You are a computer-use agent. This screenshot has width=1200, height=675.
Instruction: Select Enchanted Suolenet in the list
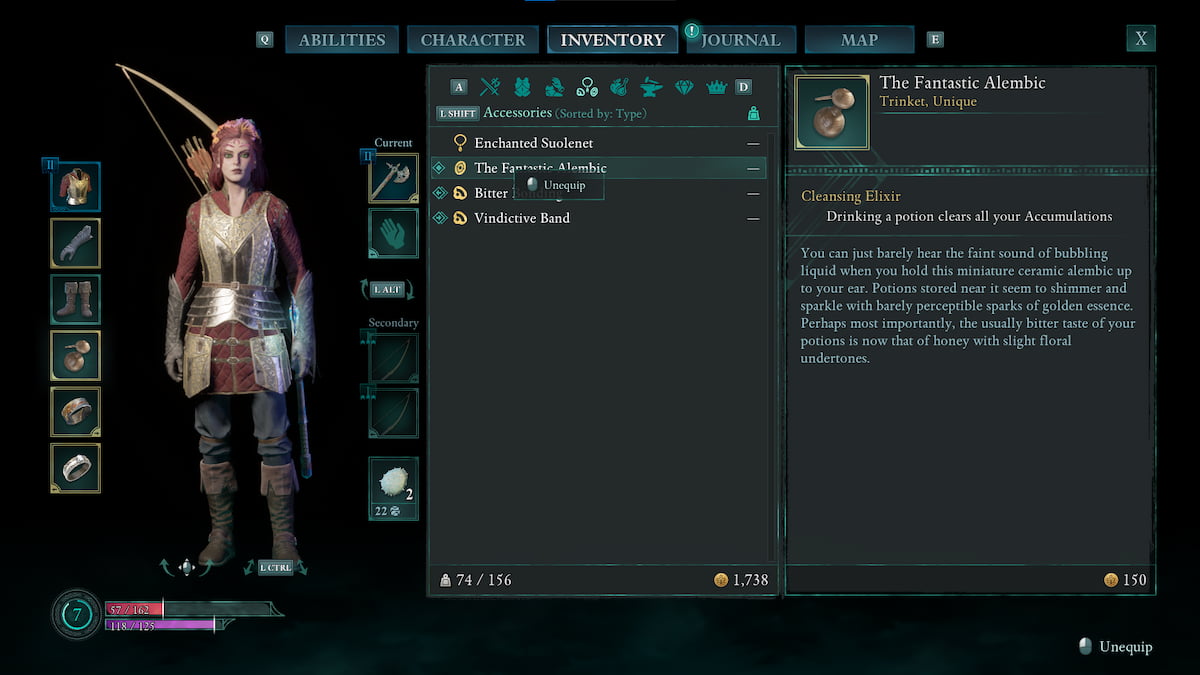[533, 143]
